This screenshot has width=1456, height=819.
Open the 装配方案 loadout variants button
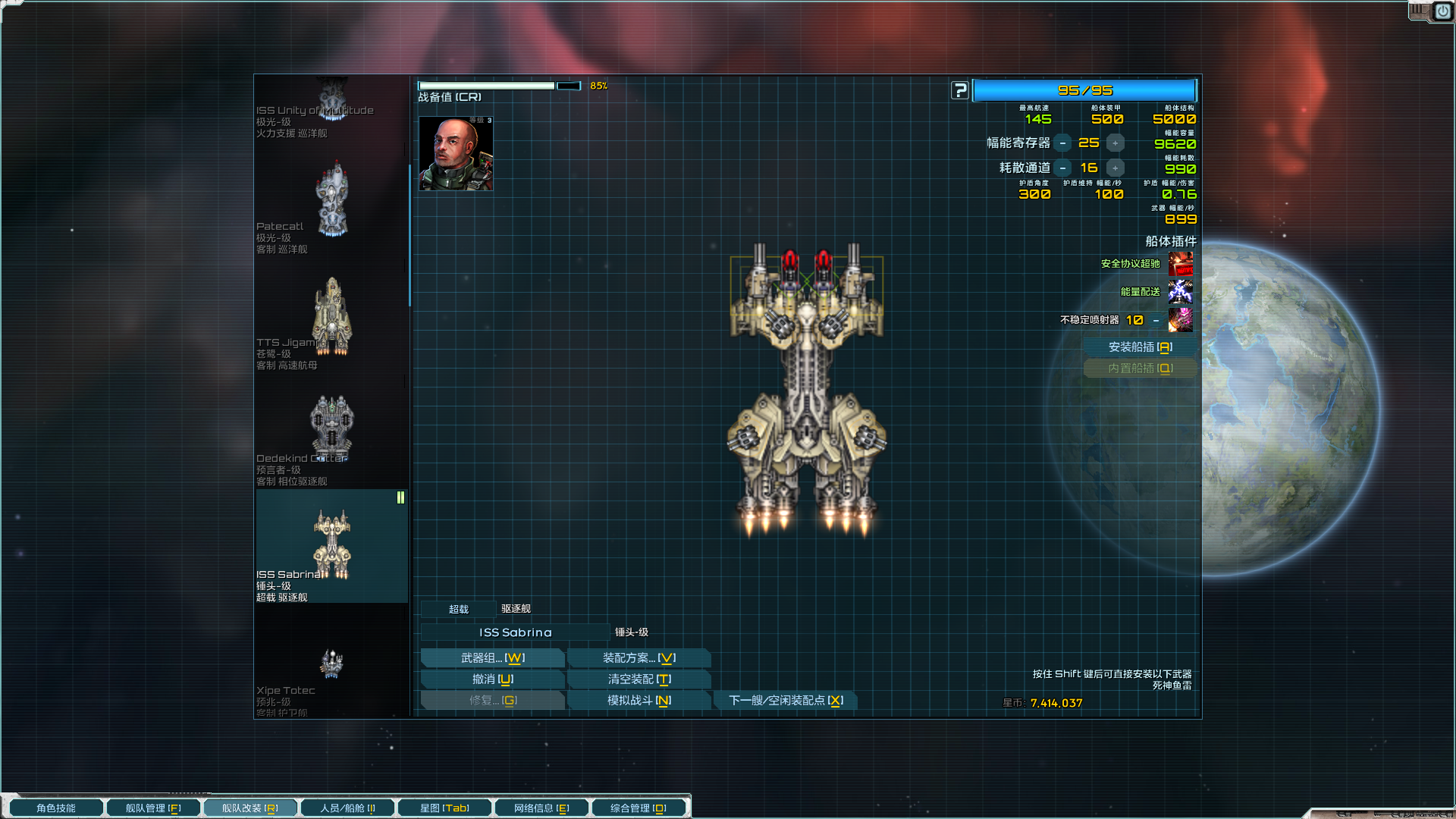(639, 658)
